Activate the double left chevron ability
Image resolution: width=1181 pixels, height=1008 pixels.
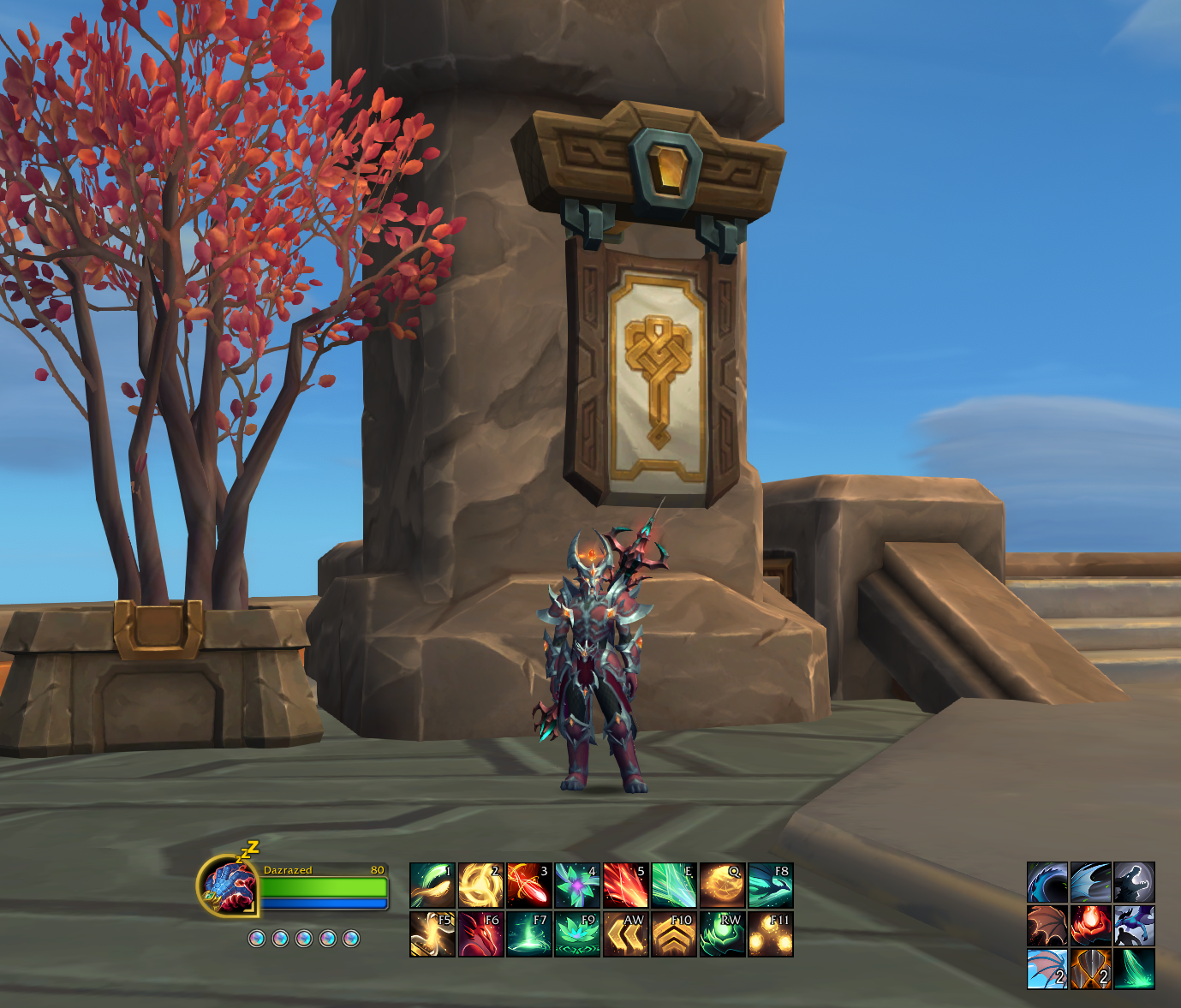(x=625, y=933)
